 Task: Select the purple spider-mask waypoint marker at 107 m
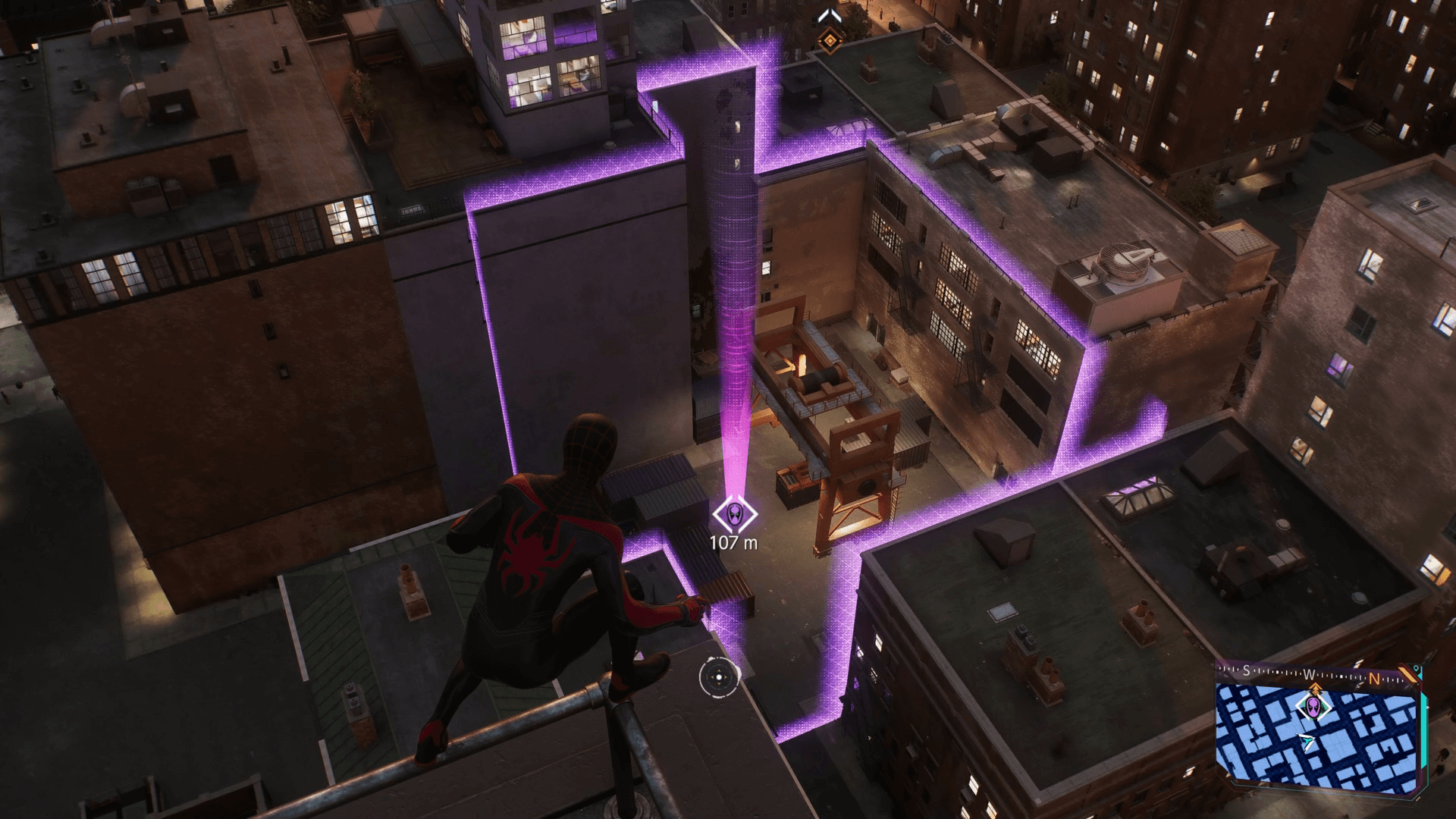(735, 516)
